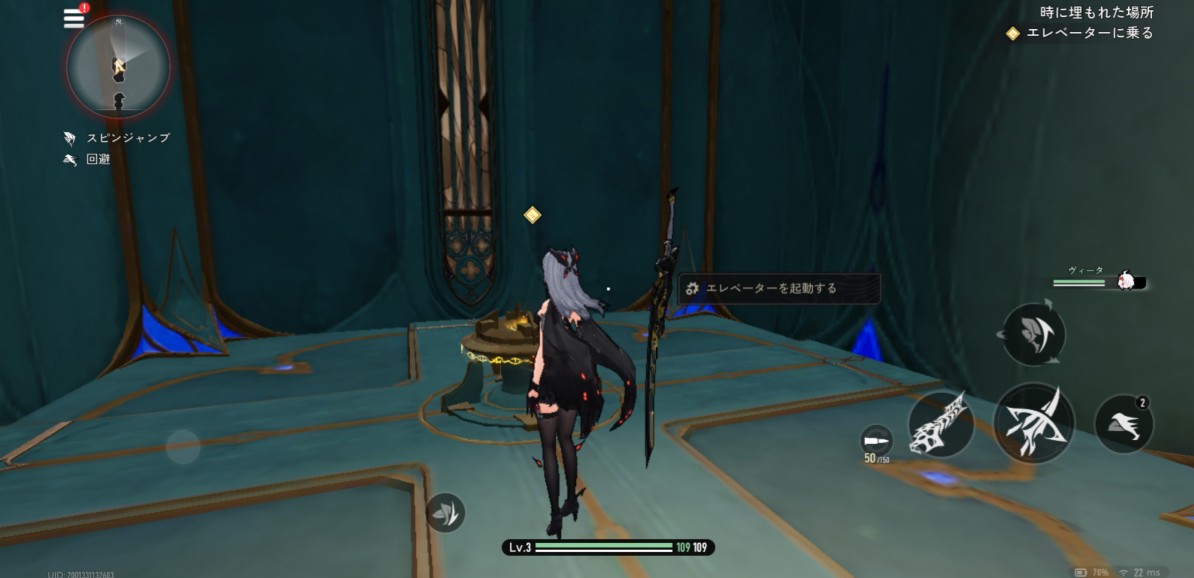
Task: Activate the large main attack button
Action: point(1033,422)
